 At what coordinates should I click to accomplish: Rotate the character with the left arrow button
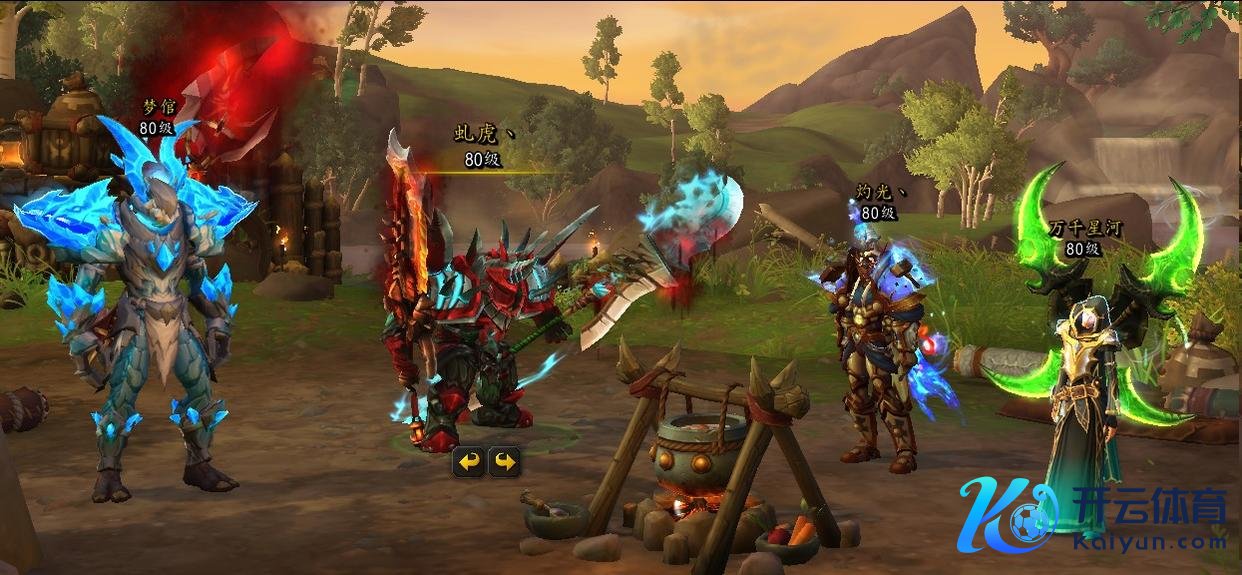tap(469, 461)
